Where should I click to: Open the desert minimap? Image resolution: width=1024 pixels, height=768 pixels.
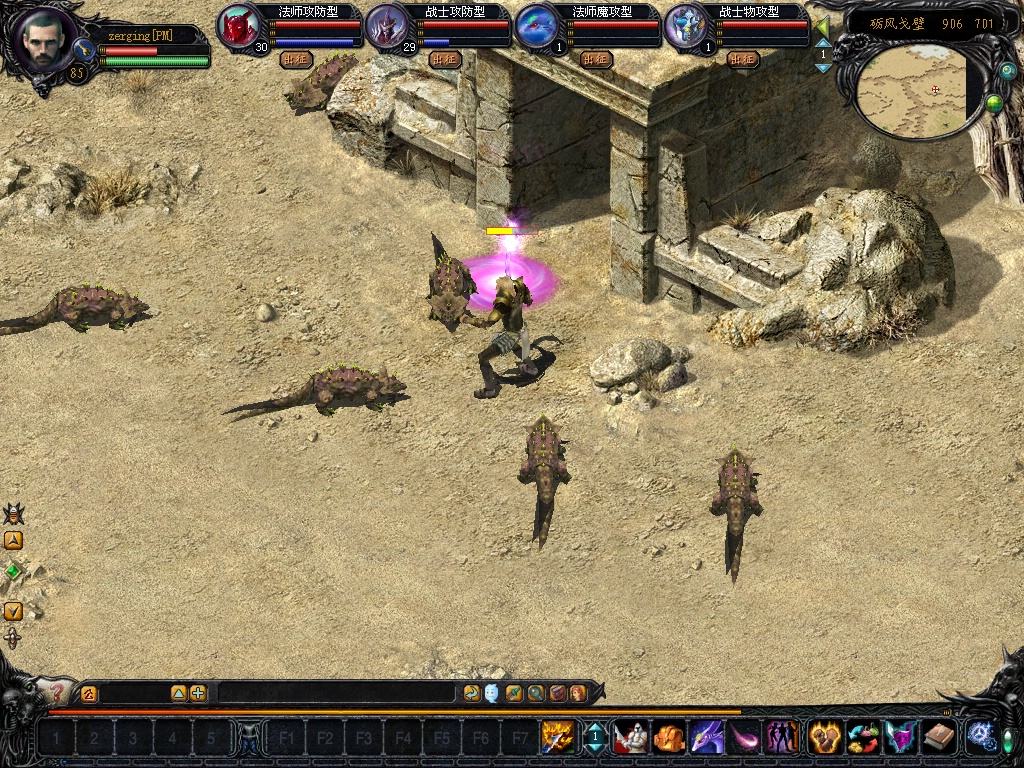coord(915,92)
